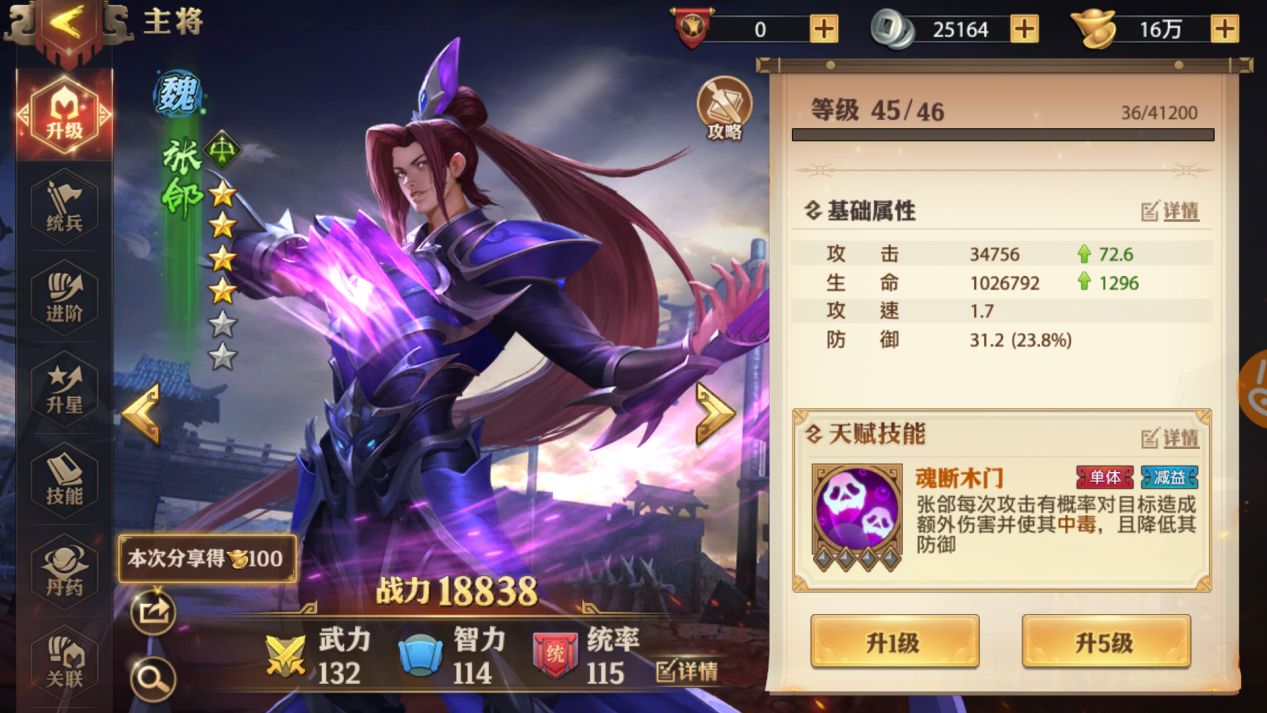Open the 攻略 strategy guide

coord(723,109)
